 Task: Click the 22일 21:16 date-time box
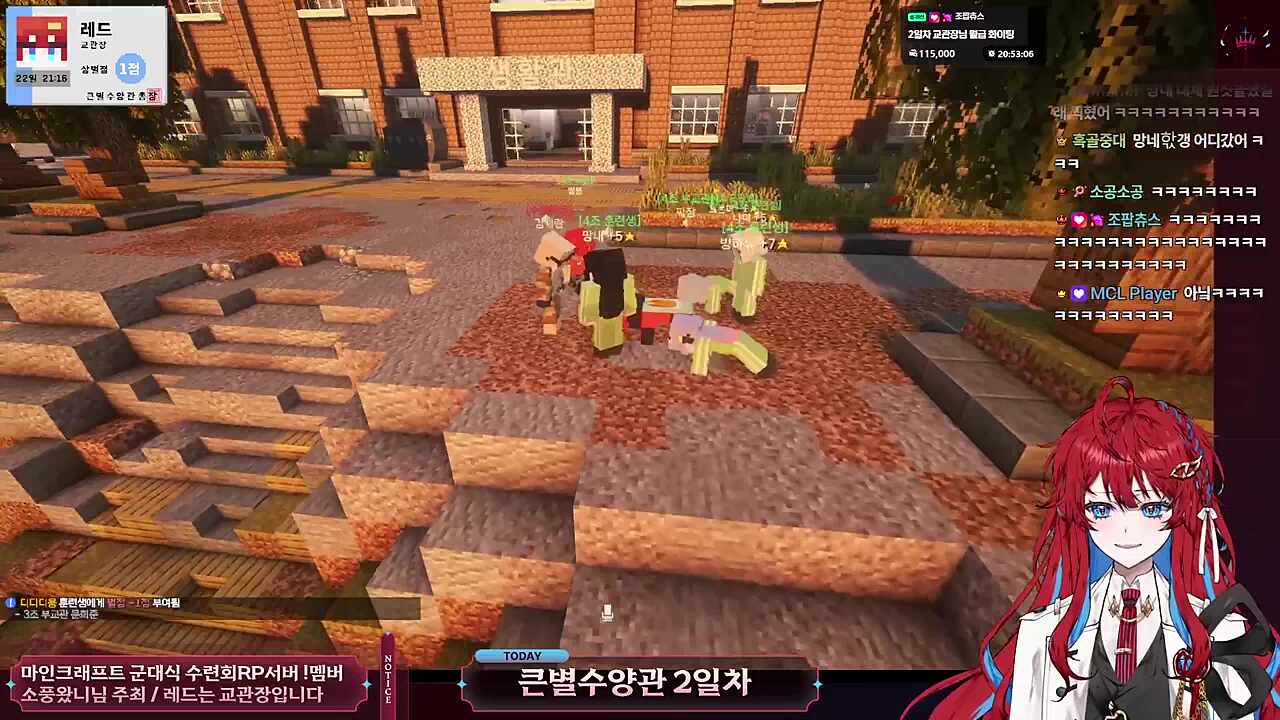tap(41, 78)
